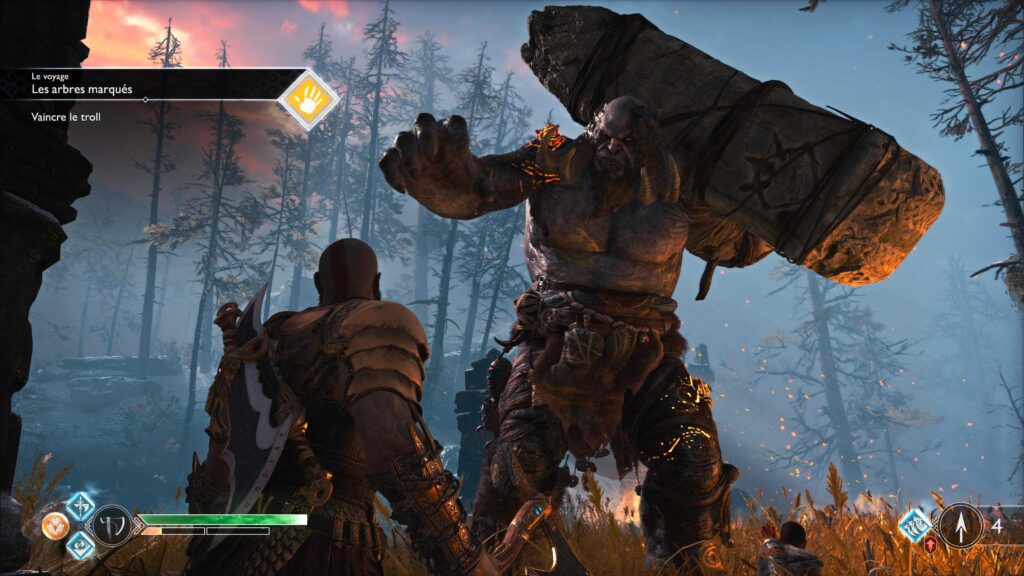1024x576 pixels.
Task: Trigger the orange talisman ability icon
Action: (x=55, y=525)
